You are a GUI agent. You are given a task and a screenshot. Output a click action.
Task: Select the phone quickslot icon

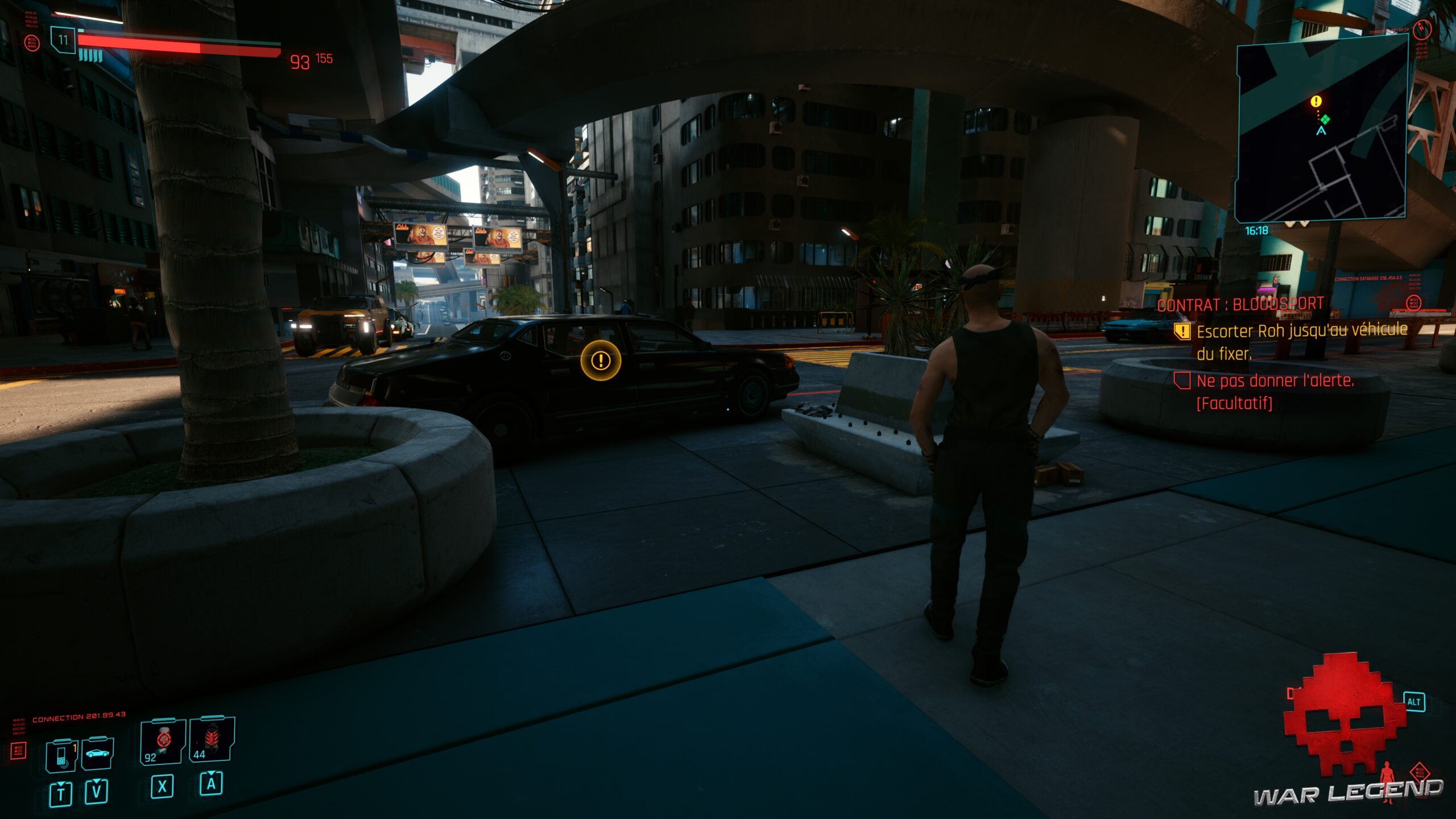pos(63,756)
